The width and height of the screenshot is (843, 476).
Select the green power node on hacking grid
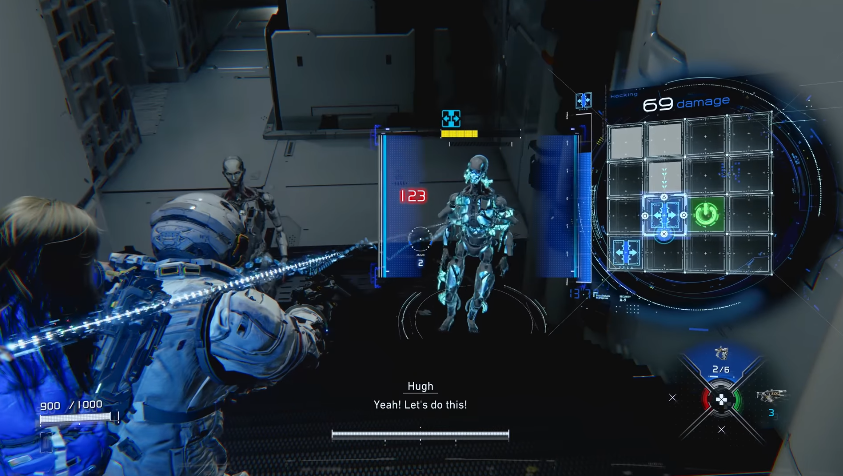[706, 213]
